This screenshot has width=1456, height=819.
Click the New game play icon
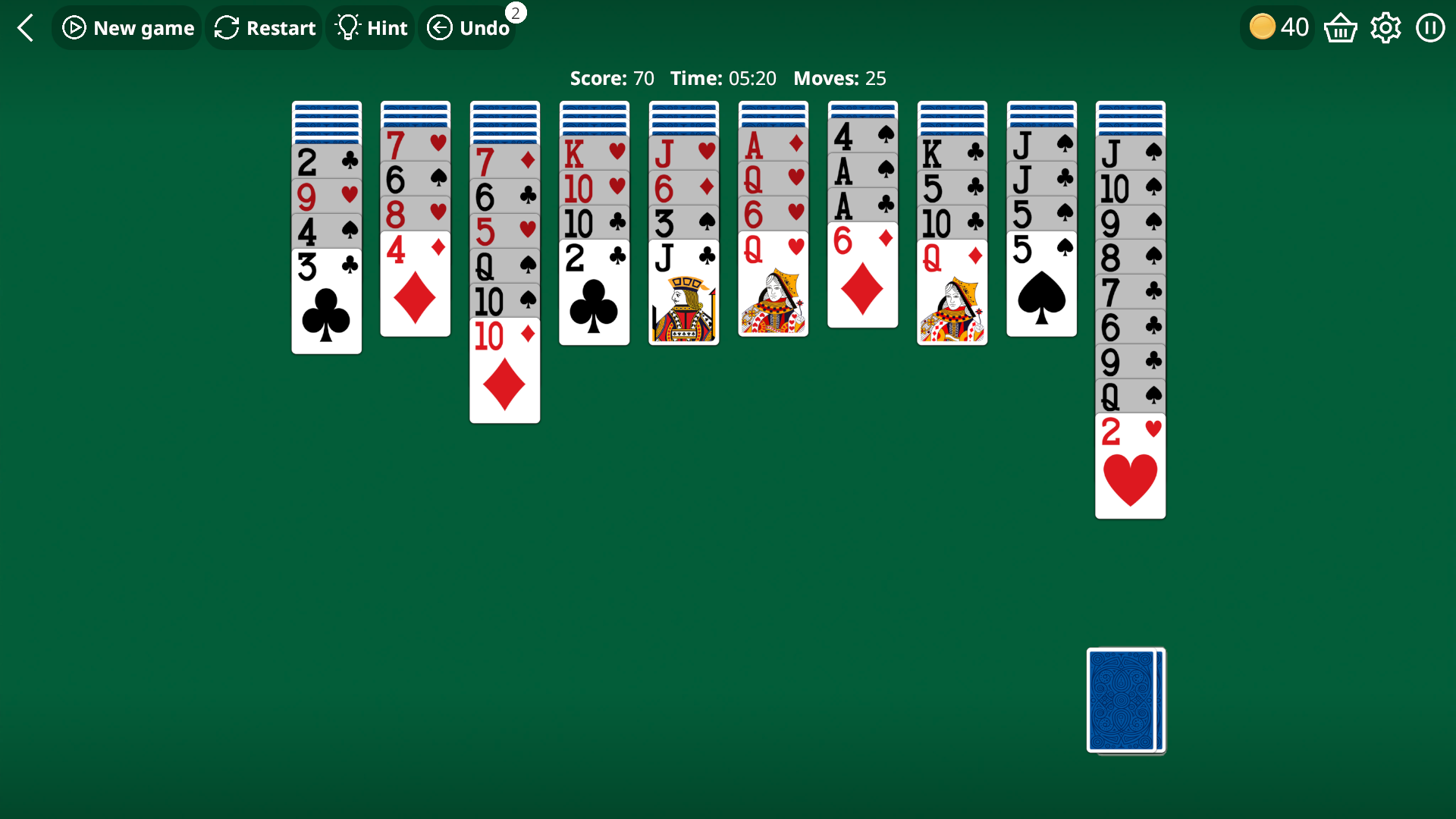click(x=74, y=27)
